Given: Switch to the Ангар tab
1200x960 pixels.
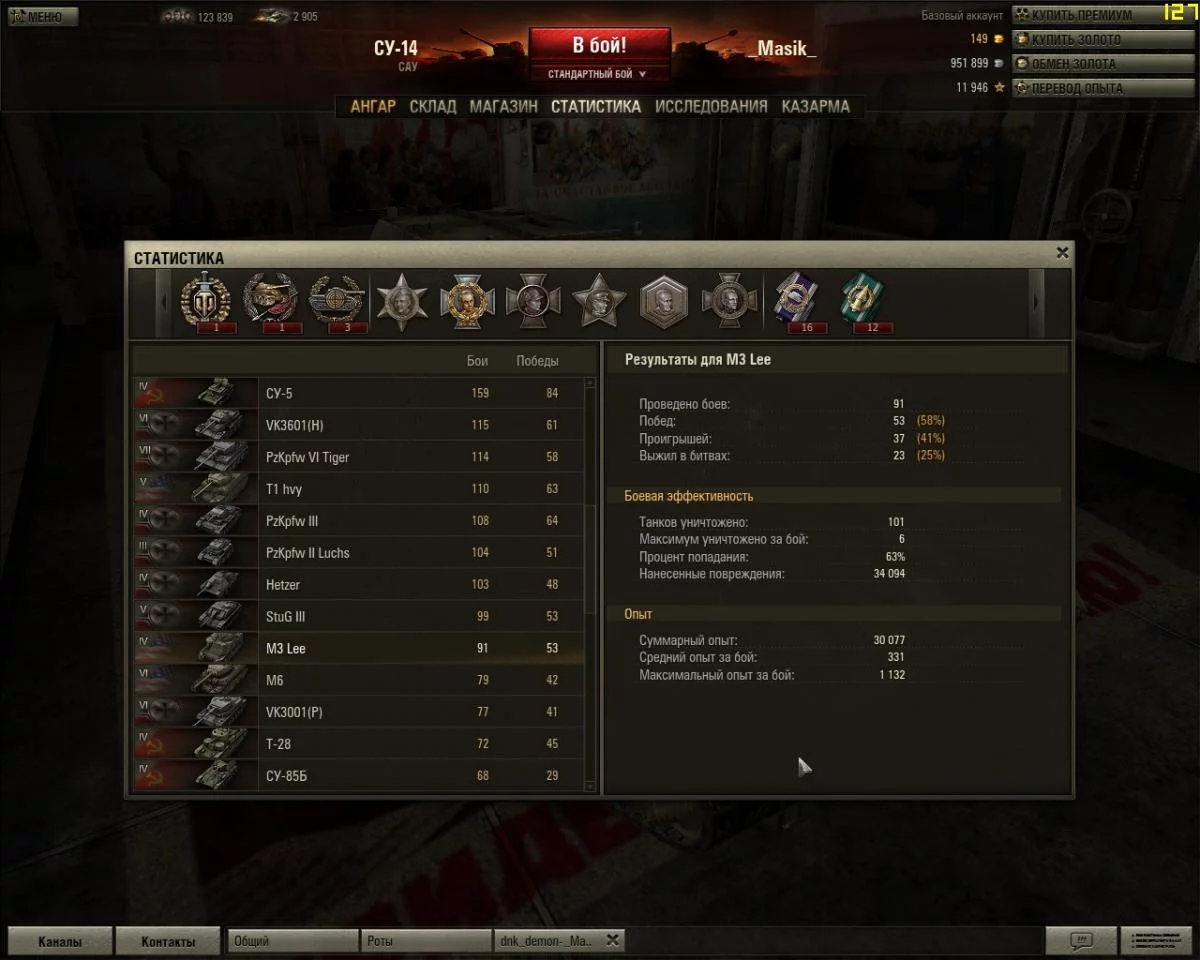Looking at the screenshot, I should point(373,106).
